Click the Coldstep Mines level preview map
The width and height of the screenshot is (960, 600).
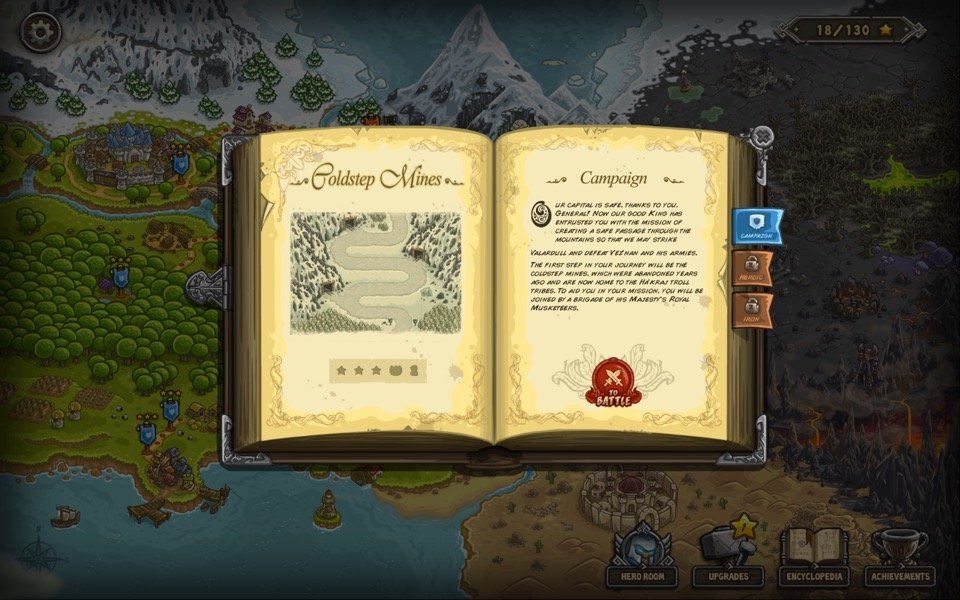tap(376, 272)
